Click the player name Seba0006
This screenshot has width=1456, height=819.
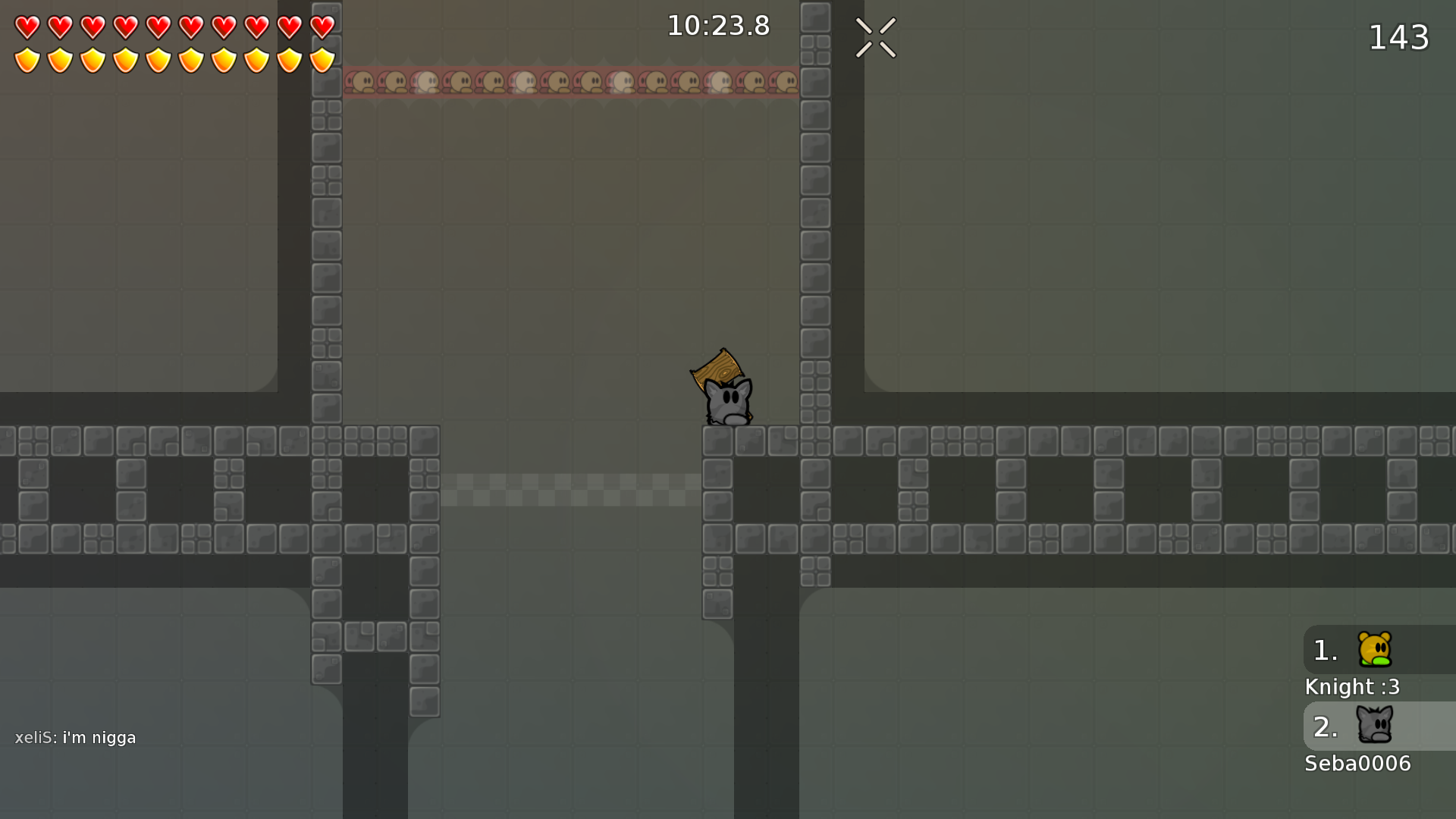[x=1357, y=764]
